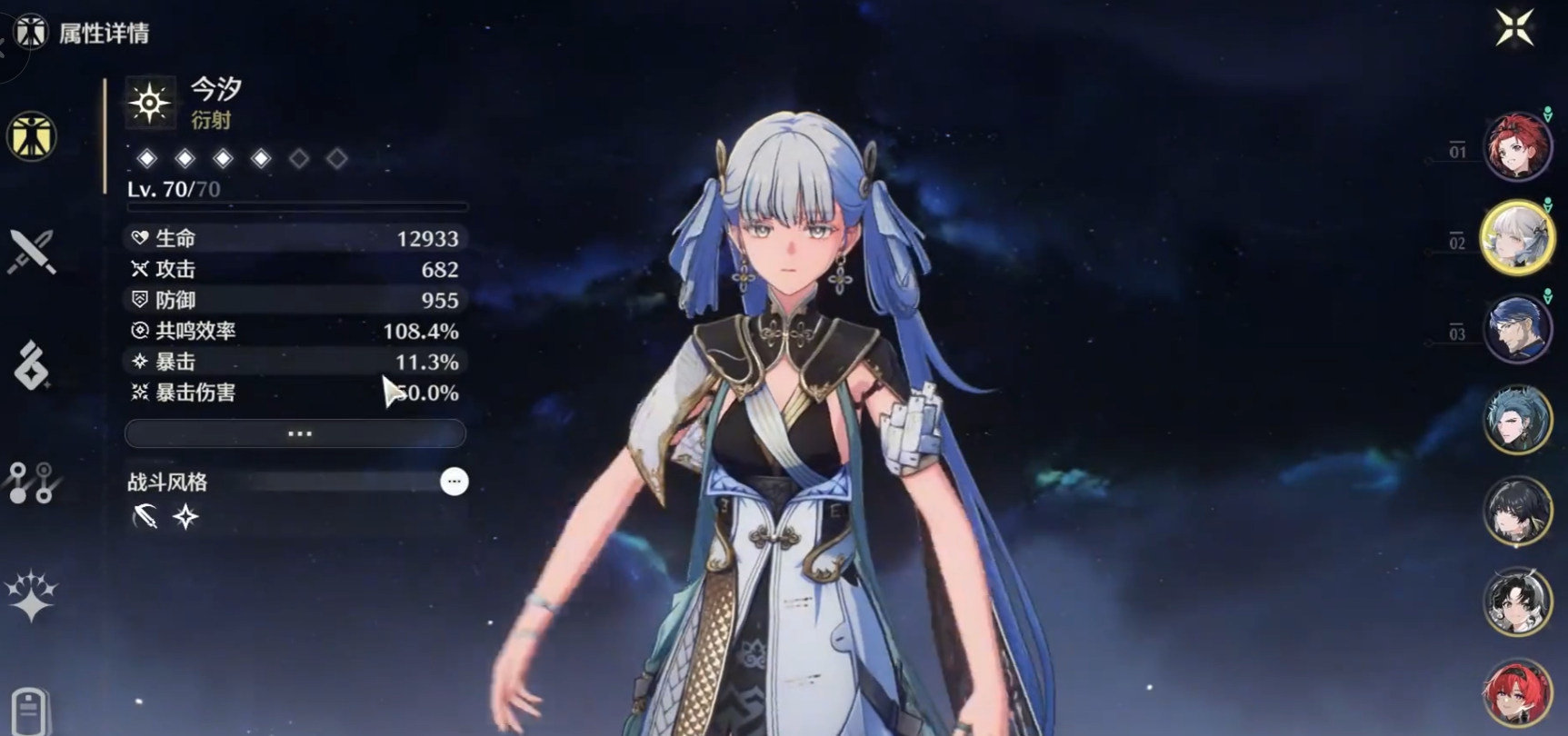Open the echo tab below the sword icon

point(32,365)
